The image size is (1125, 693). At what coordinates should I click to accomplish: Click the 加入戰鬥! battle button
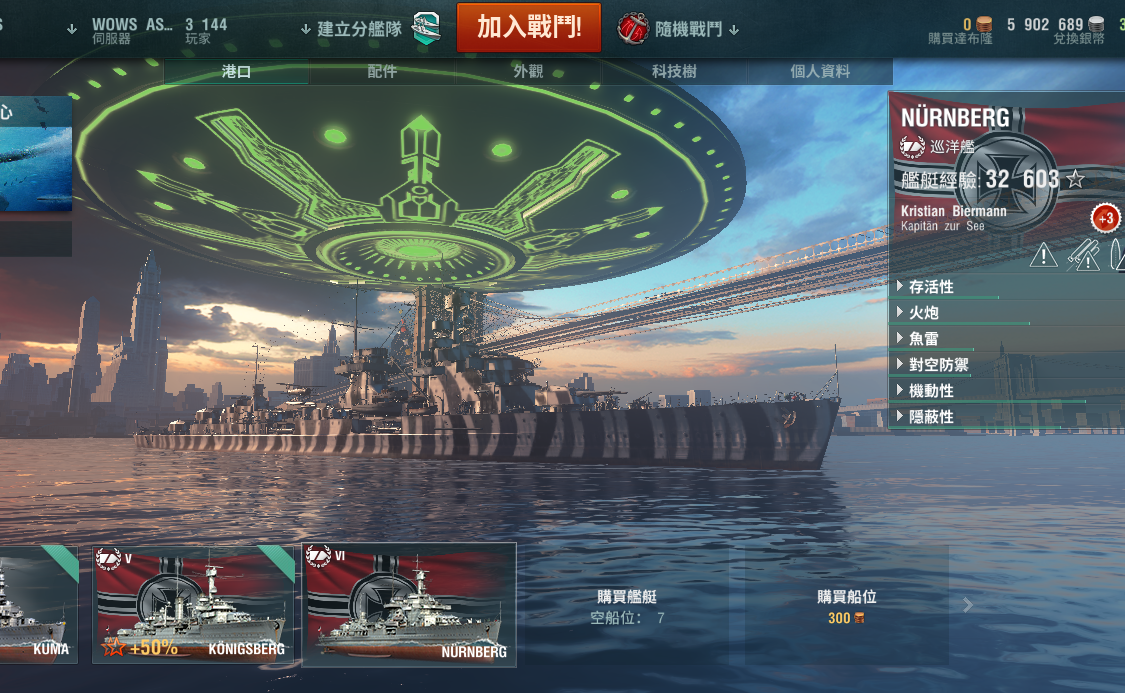[x=529, y=27]
